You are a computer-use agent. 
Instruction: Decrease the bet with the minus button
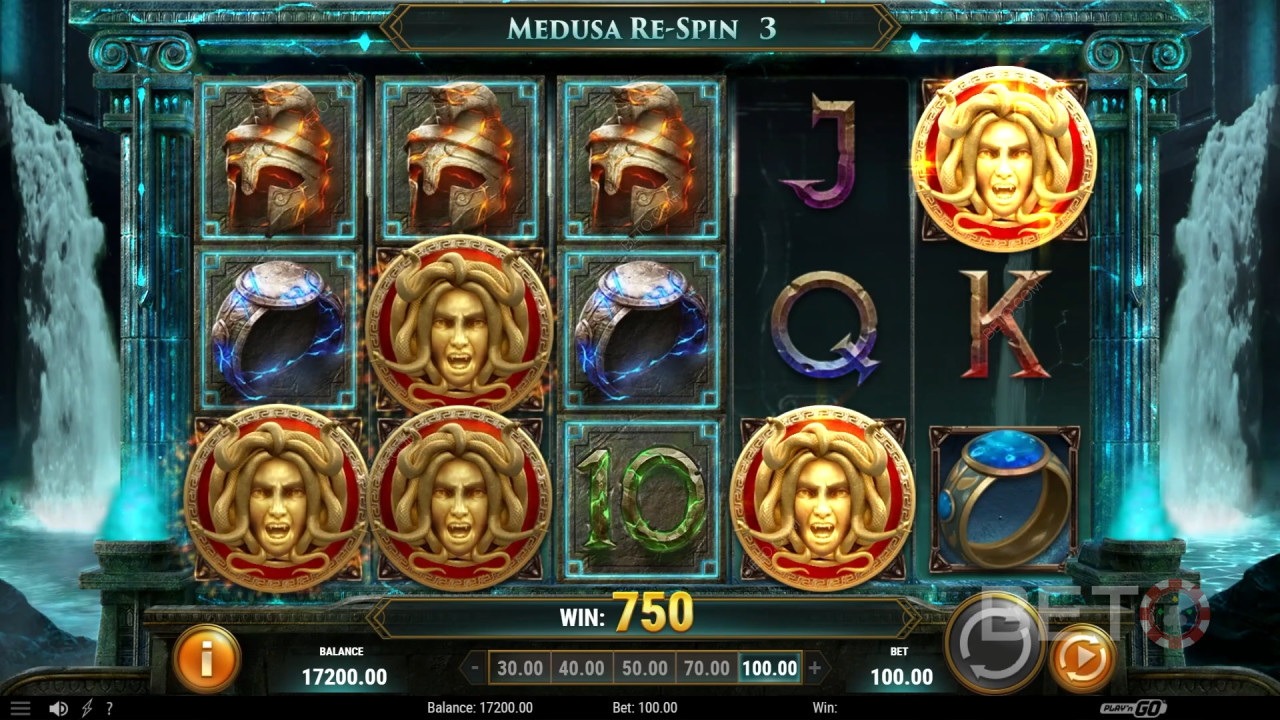[x=474, y=668]
